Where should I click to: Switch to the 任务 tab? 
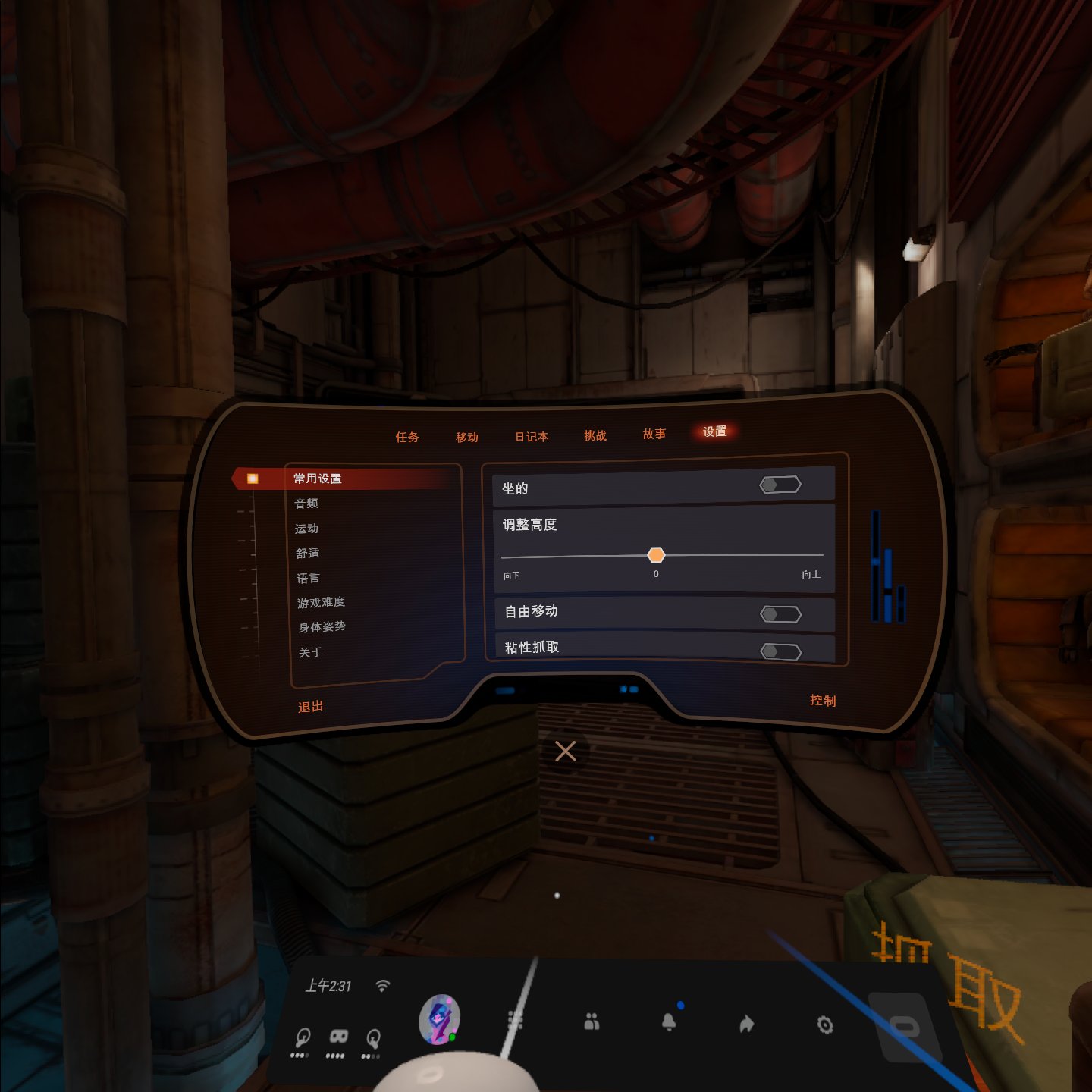point(407,437)
